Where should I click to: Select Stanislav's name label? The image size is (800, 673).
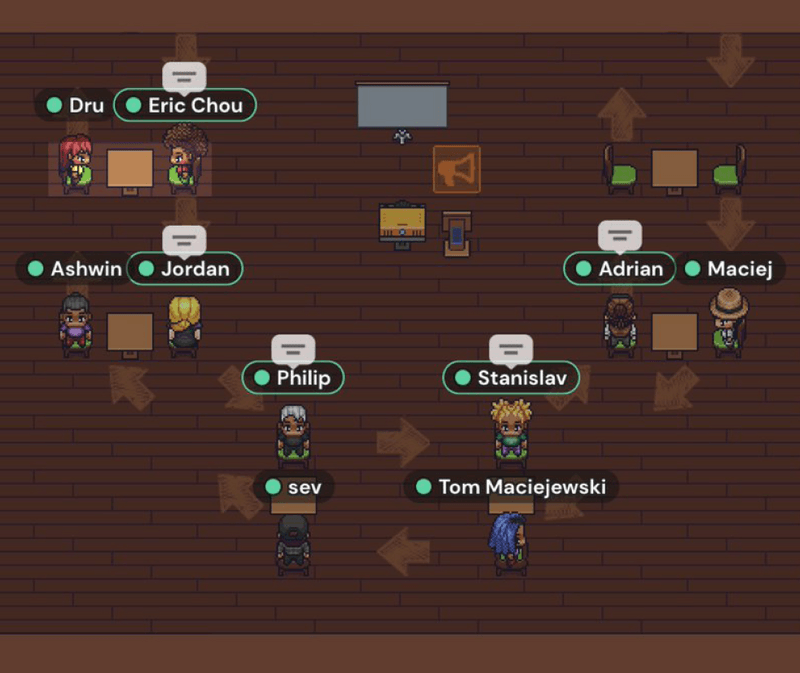pyautogui.click(x=511, y=377)
